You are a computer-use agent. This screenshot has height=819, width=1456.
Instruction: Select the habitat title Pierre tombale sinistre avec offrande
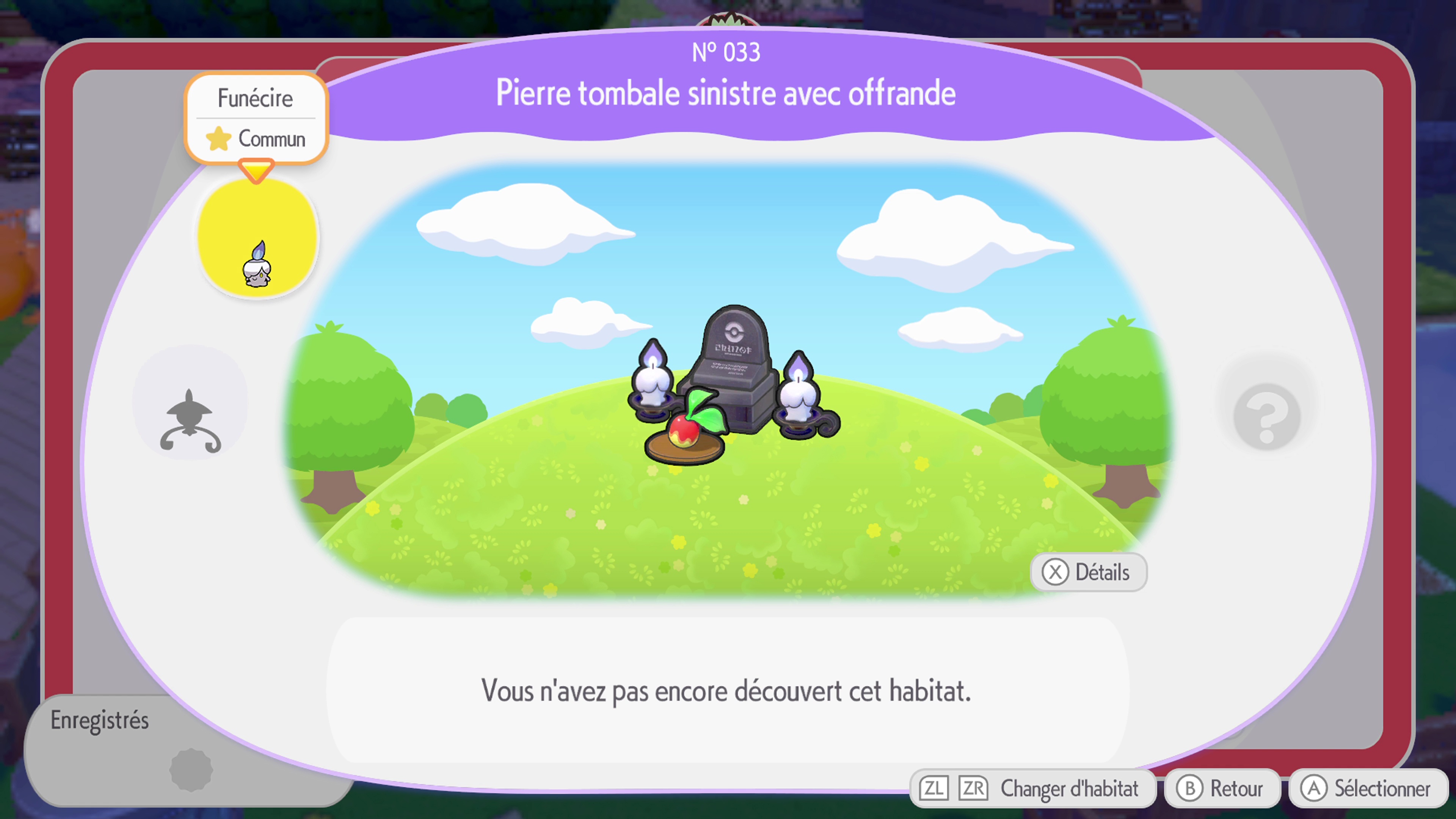726,93
